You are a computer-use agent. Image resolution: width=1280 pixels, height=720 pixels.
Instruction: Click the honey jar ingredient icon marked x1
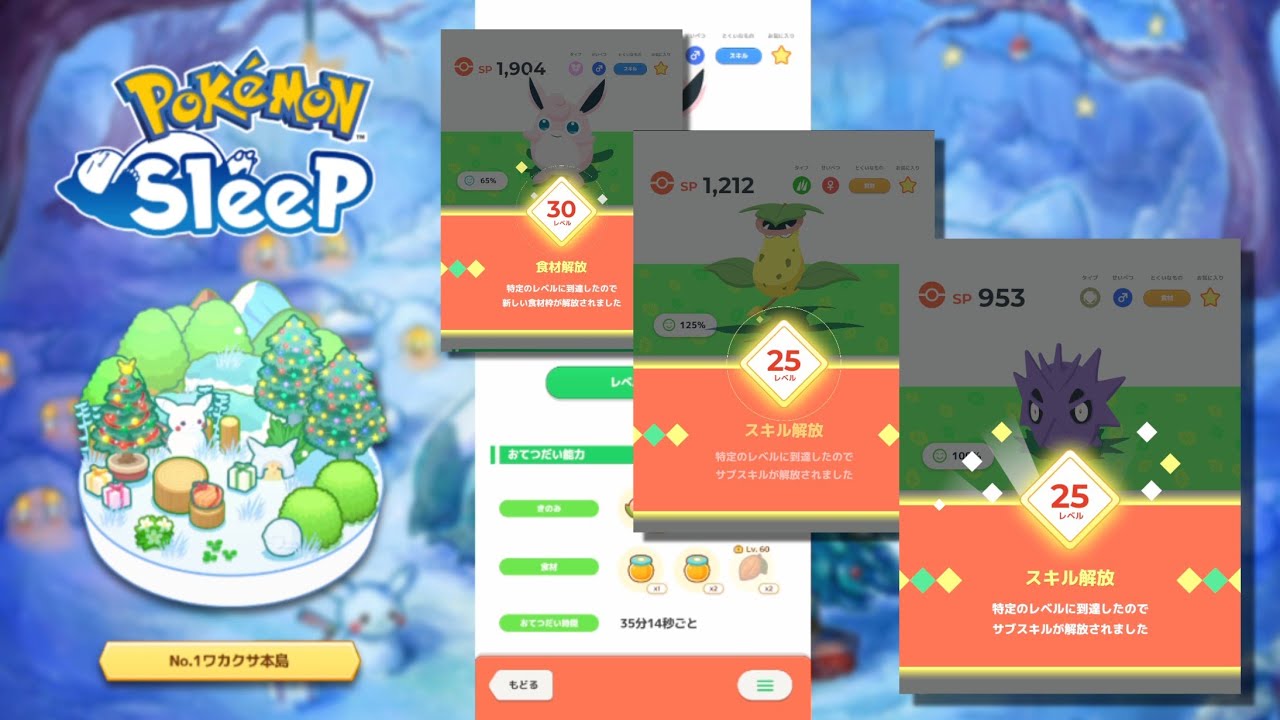tap(643, 569)
